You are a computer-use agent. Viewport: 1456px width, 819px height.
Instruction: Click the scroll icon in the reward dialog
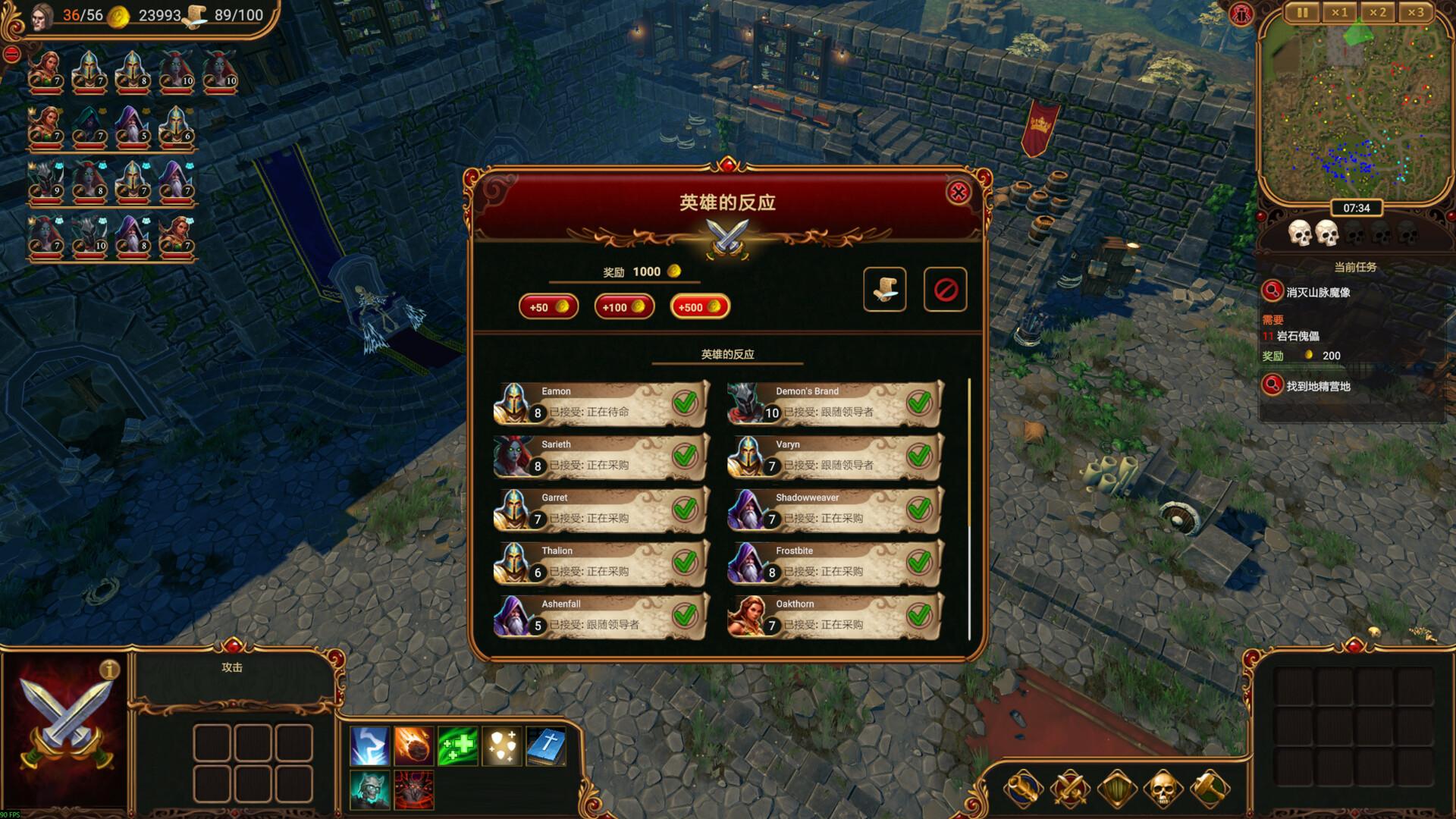tap(885, 288)
